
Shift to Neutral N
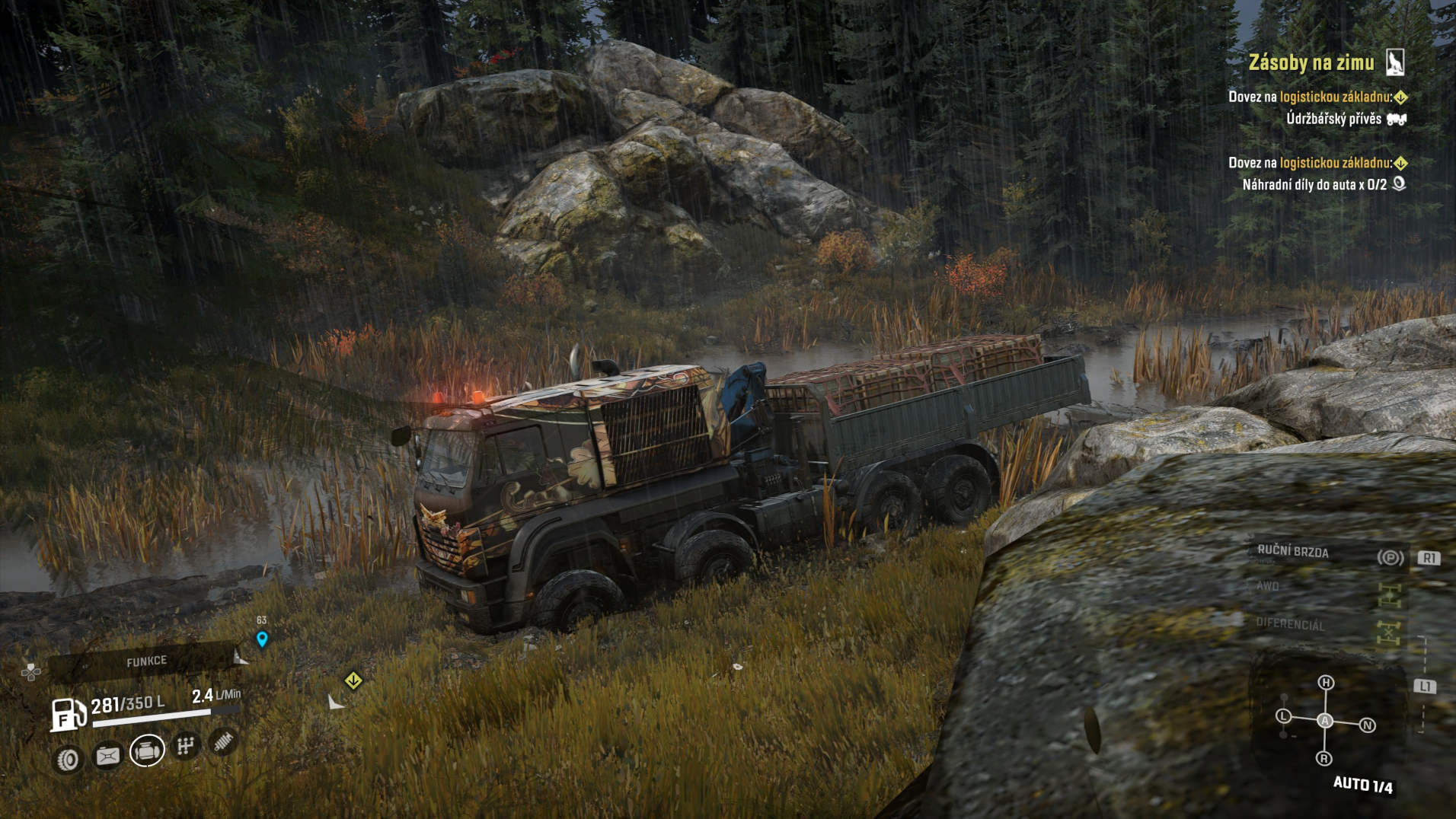click(1367, 725)
